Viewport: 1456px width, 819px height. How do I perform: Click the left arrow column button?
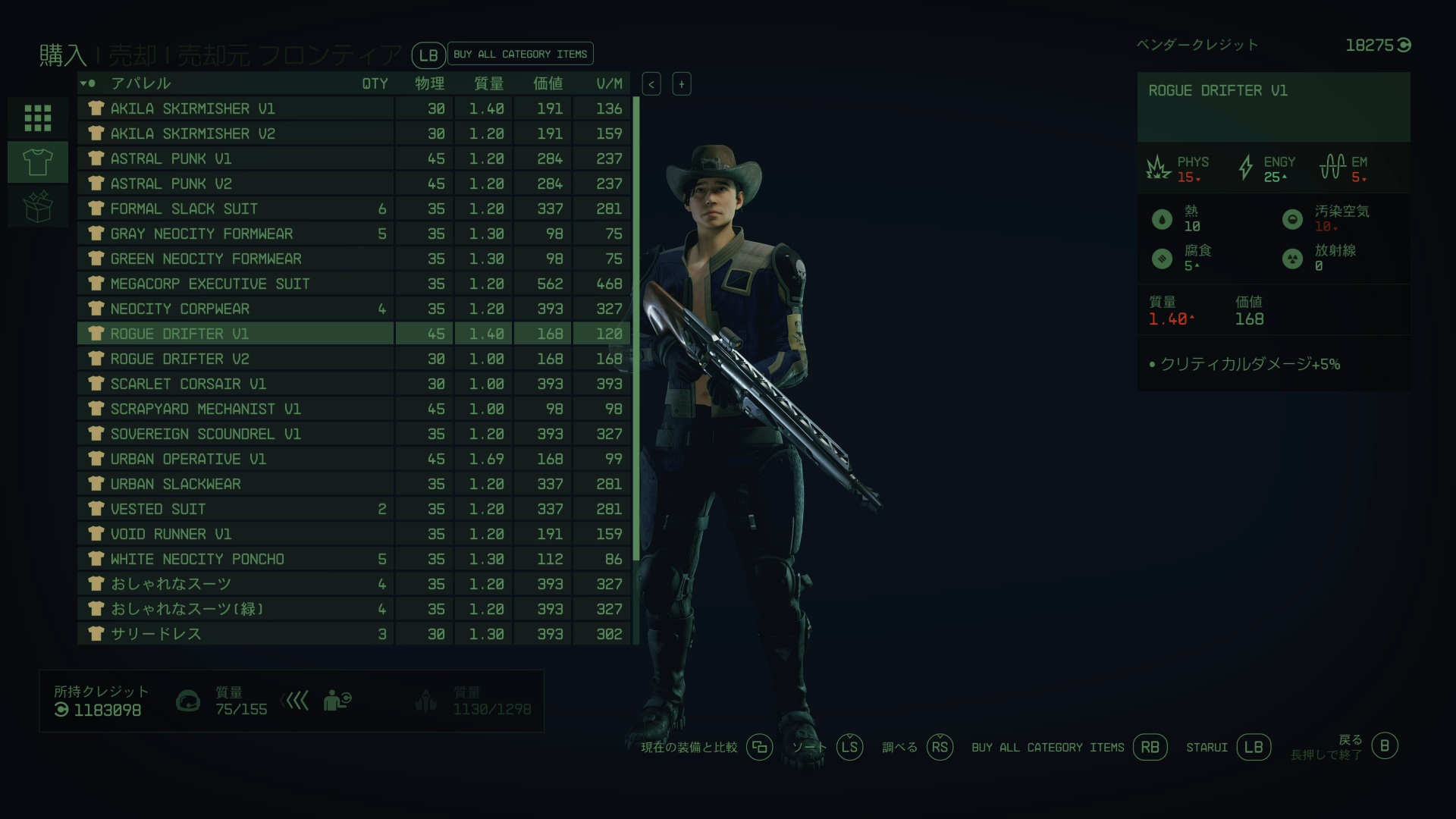(x=651, y=84)
